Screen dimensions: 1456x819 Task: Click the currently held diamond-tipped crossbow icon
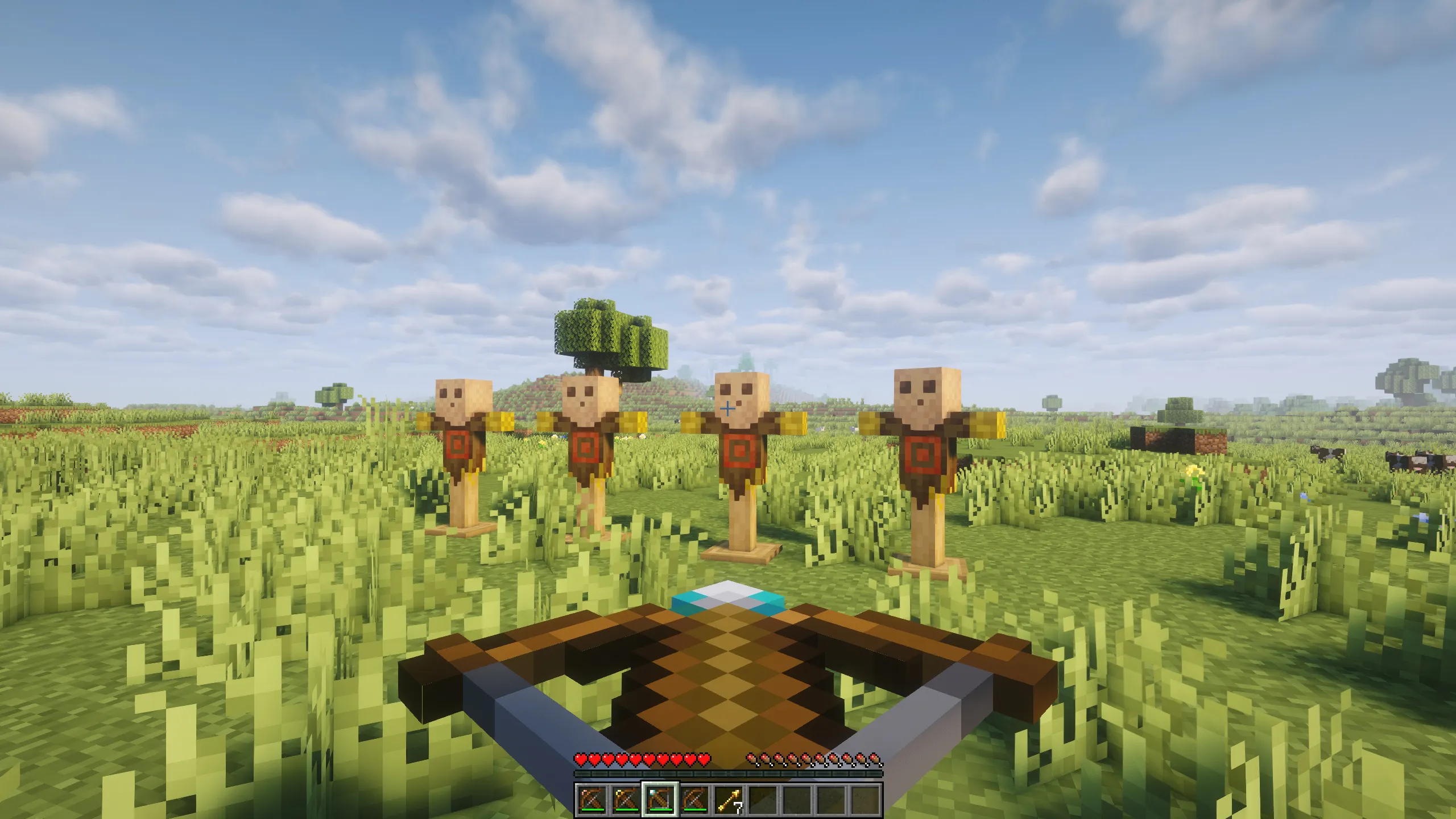click(660, 801)
